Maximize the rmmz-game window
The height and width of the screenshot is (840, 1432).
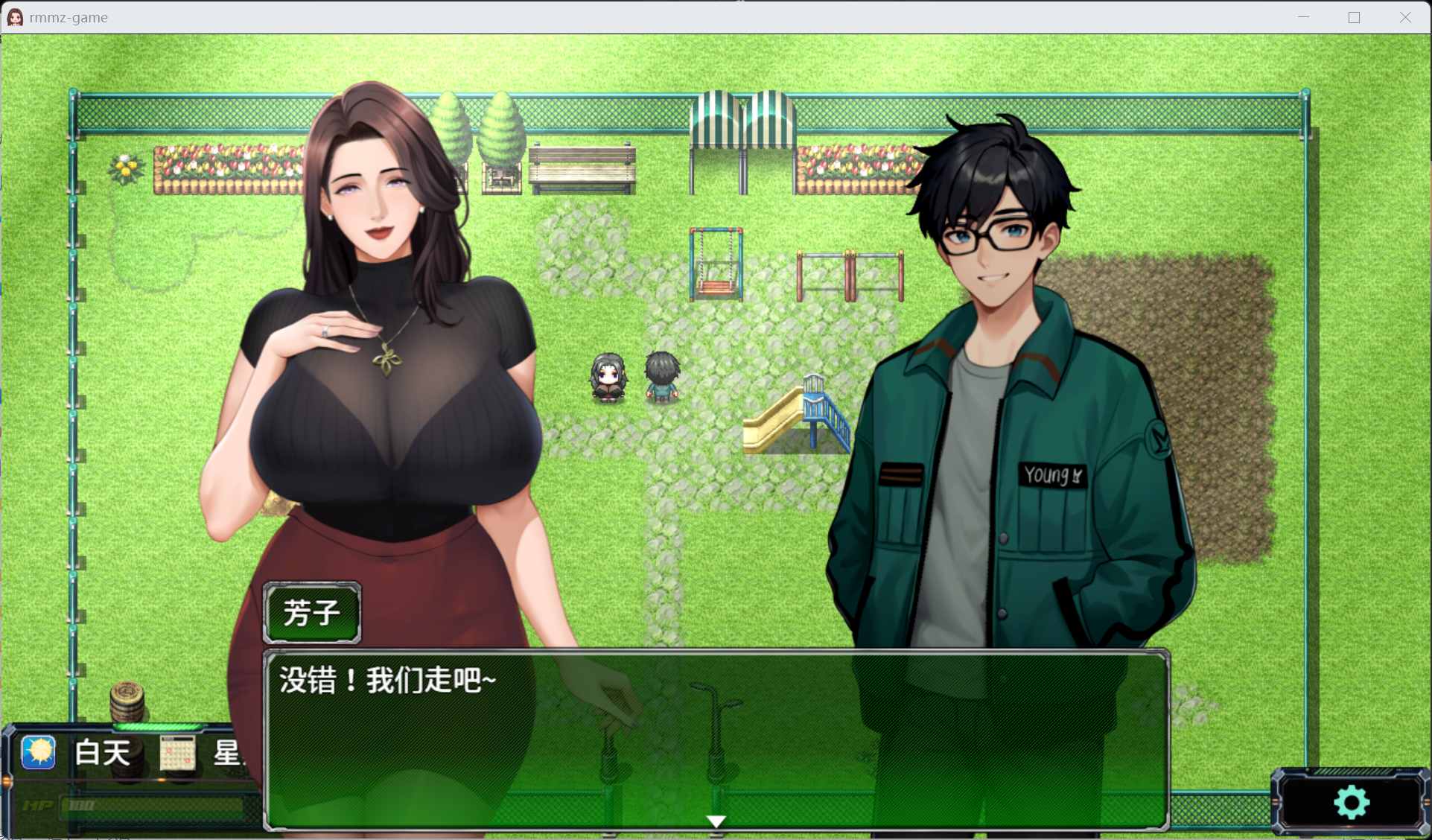[x=1354, y=17]
